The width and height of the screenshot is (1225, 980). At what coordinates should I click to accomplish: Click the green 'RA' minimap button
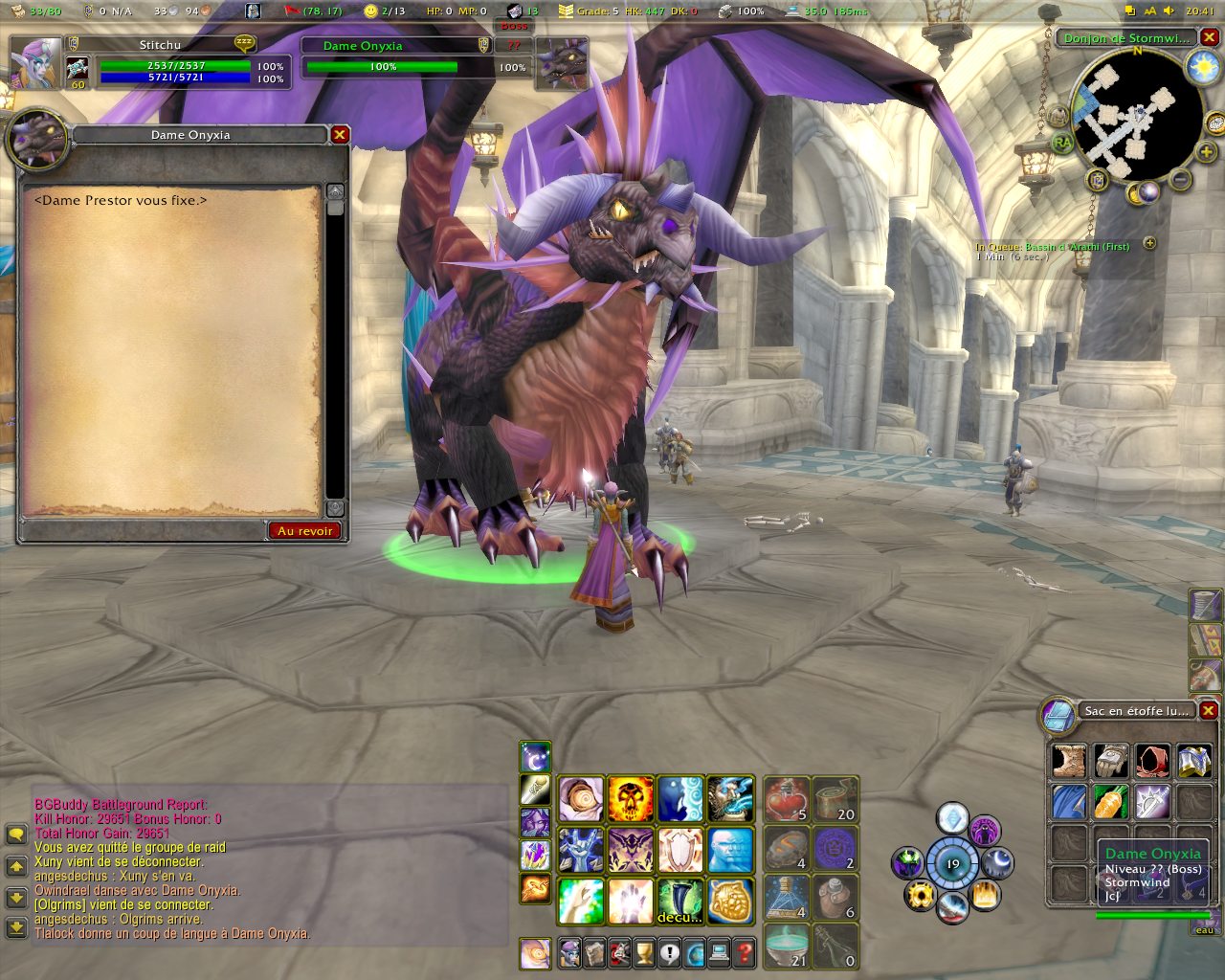(x=1062, y=143)
